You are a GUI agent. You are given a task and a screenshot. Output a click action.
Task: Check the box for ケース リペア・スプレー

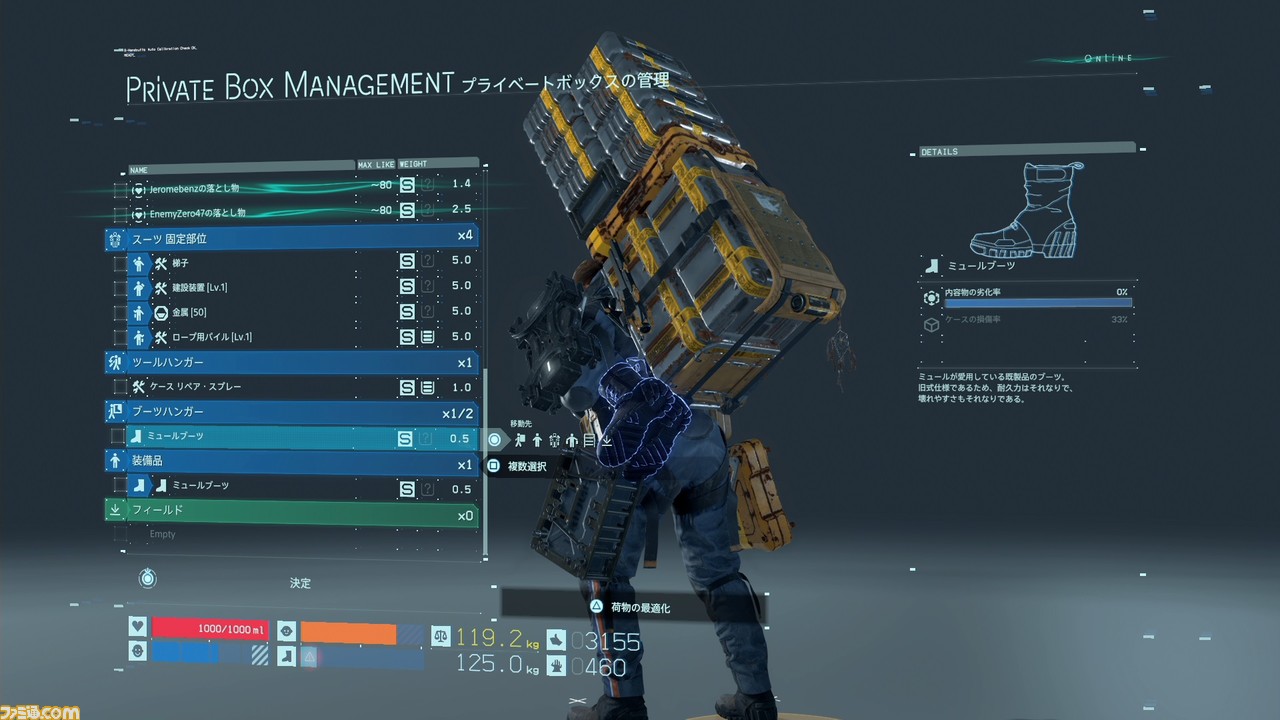[120, 387]
